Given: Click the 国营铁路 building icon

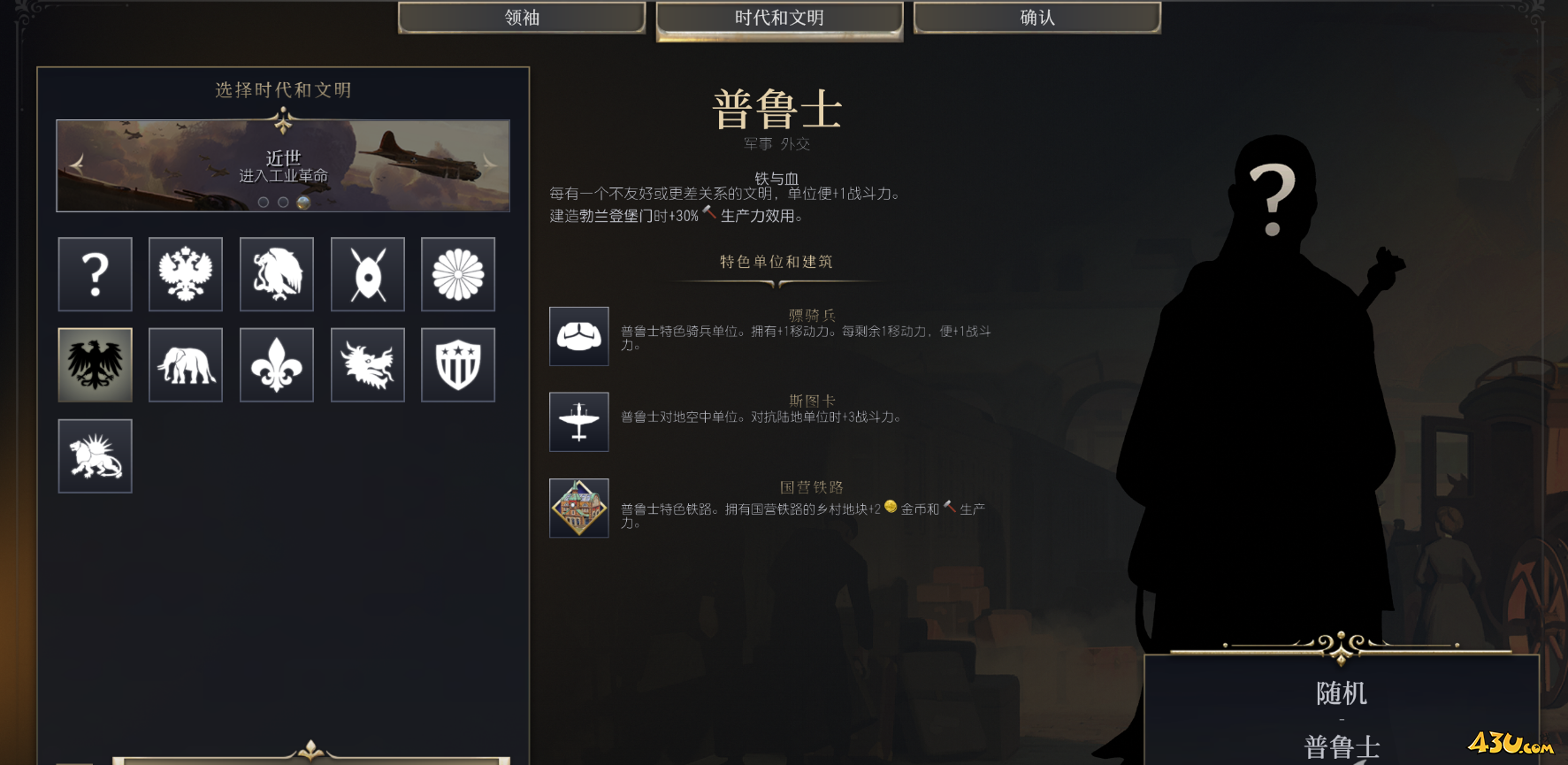Looking at the screenshot, I should (579, 508).
